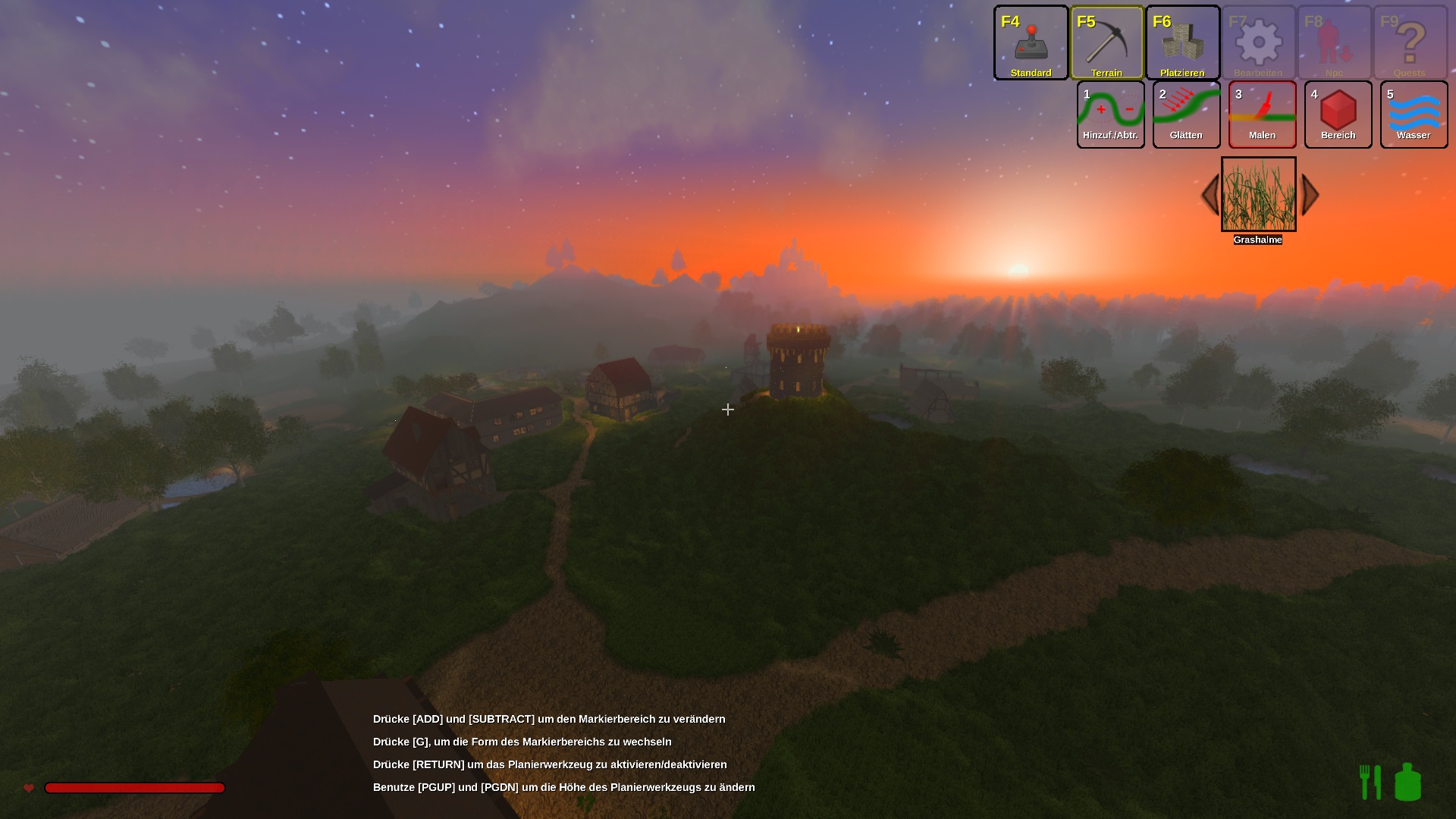Image resolution: width=1456 pixels, height=819 pixels.
Task: Pick the Bereich red cube tool
Action: pos(1338,115)
